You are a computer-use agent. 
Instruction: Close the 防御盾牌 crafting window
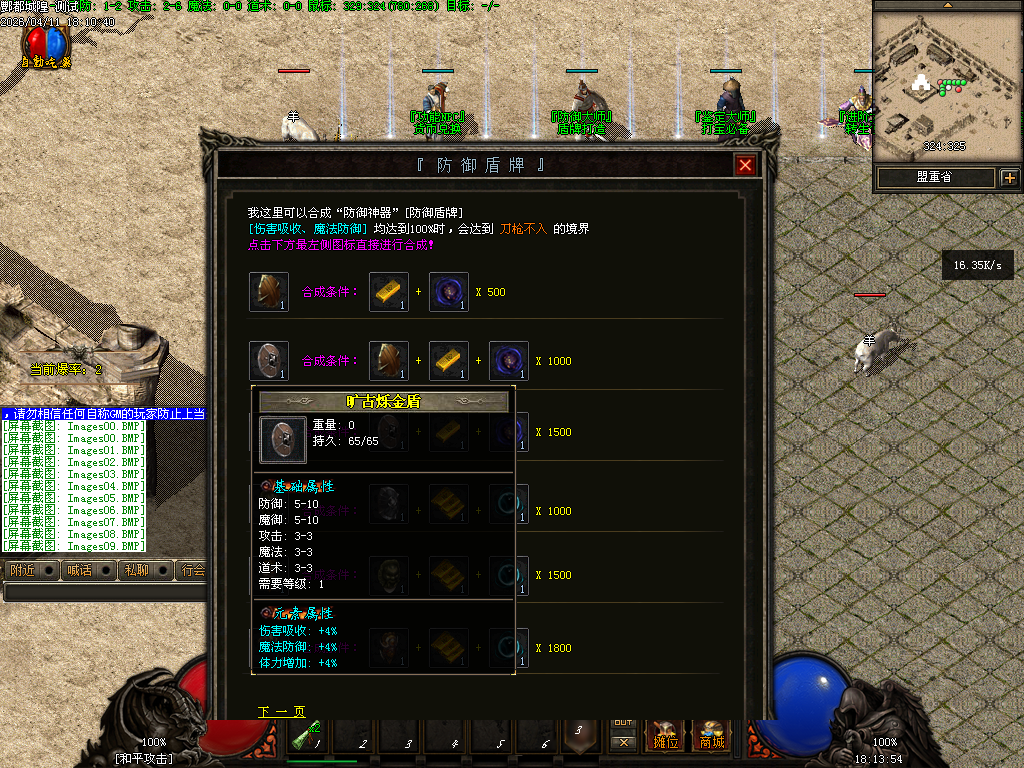click(745, 166)
